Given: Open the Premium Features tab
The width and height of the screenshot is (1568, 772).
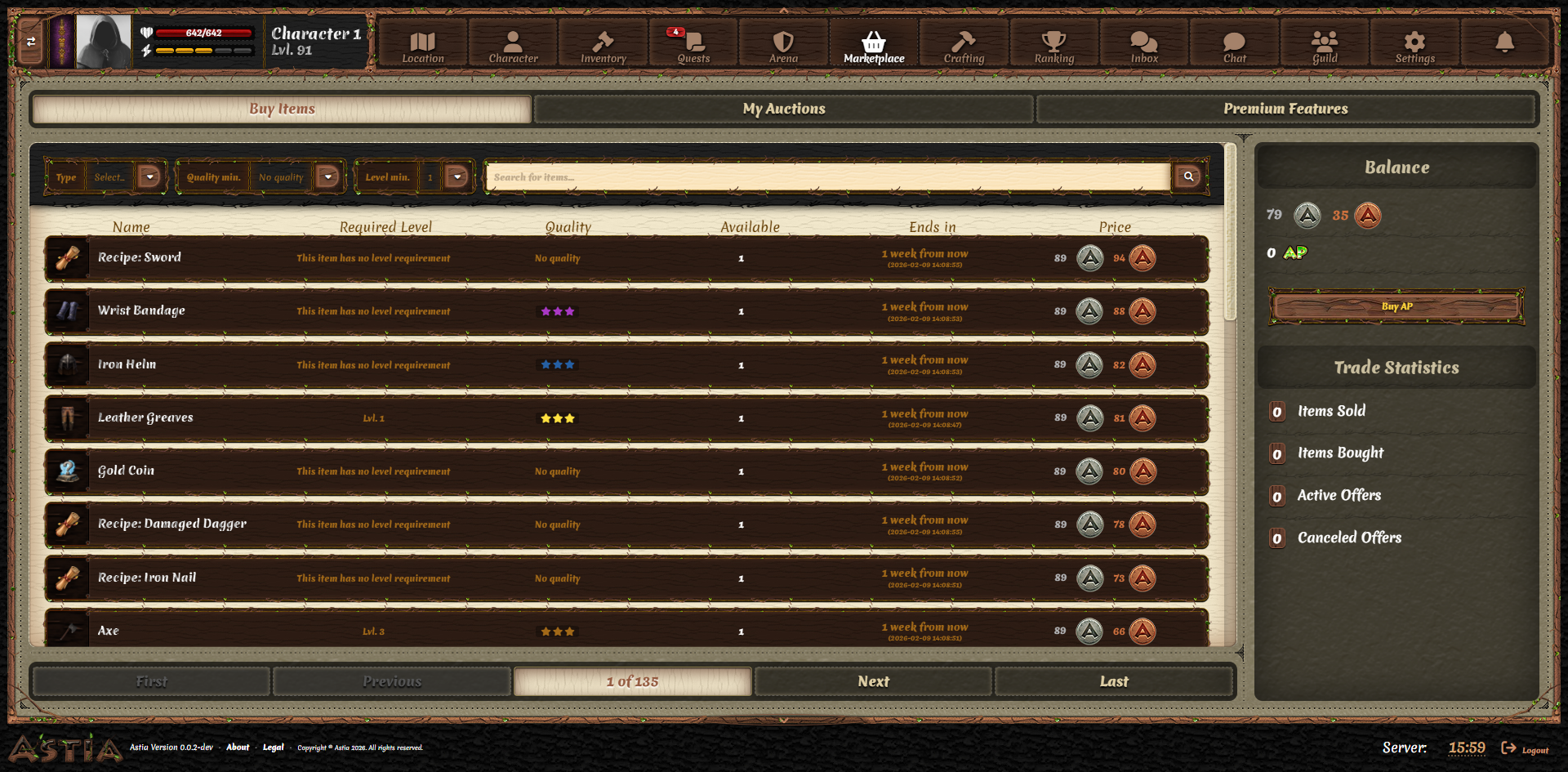Looking at the screenshot, I should (1286, 109).
